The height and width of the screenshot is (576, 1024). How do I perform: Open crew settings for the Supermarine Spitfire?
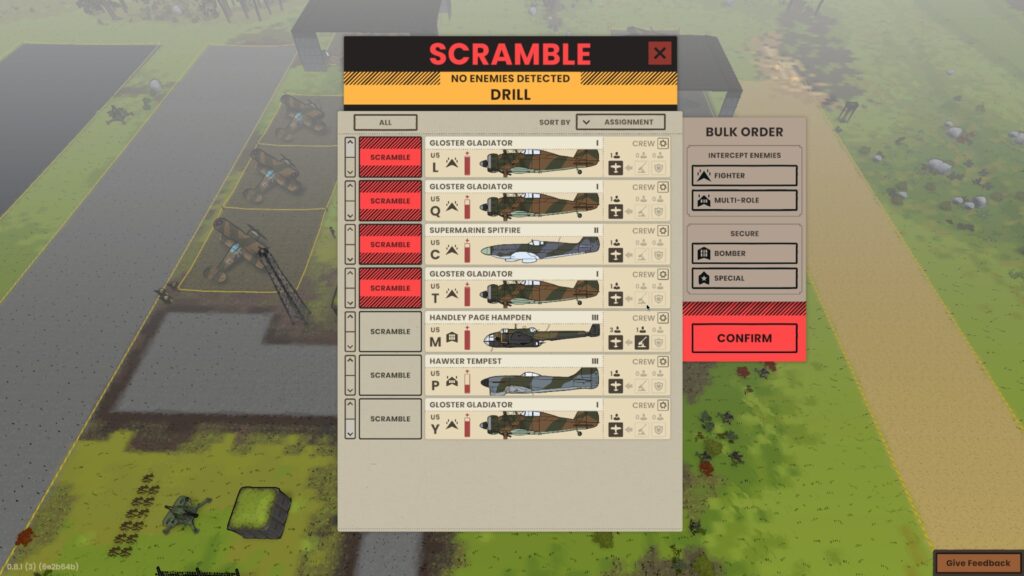[x=663, y=231]
